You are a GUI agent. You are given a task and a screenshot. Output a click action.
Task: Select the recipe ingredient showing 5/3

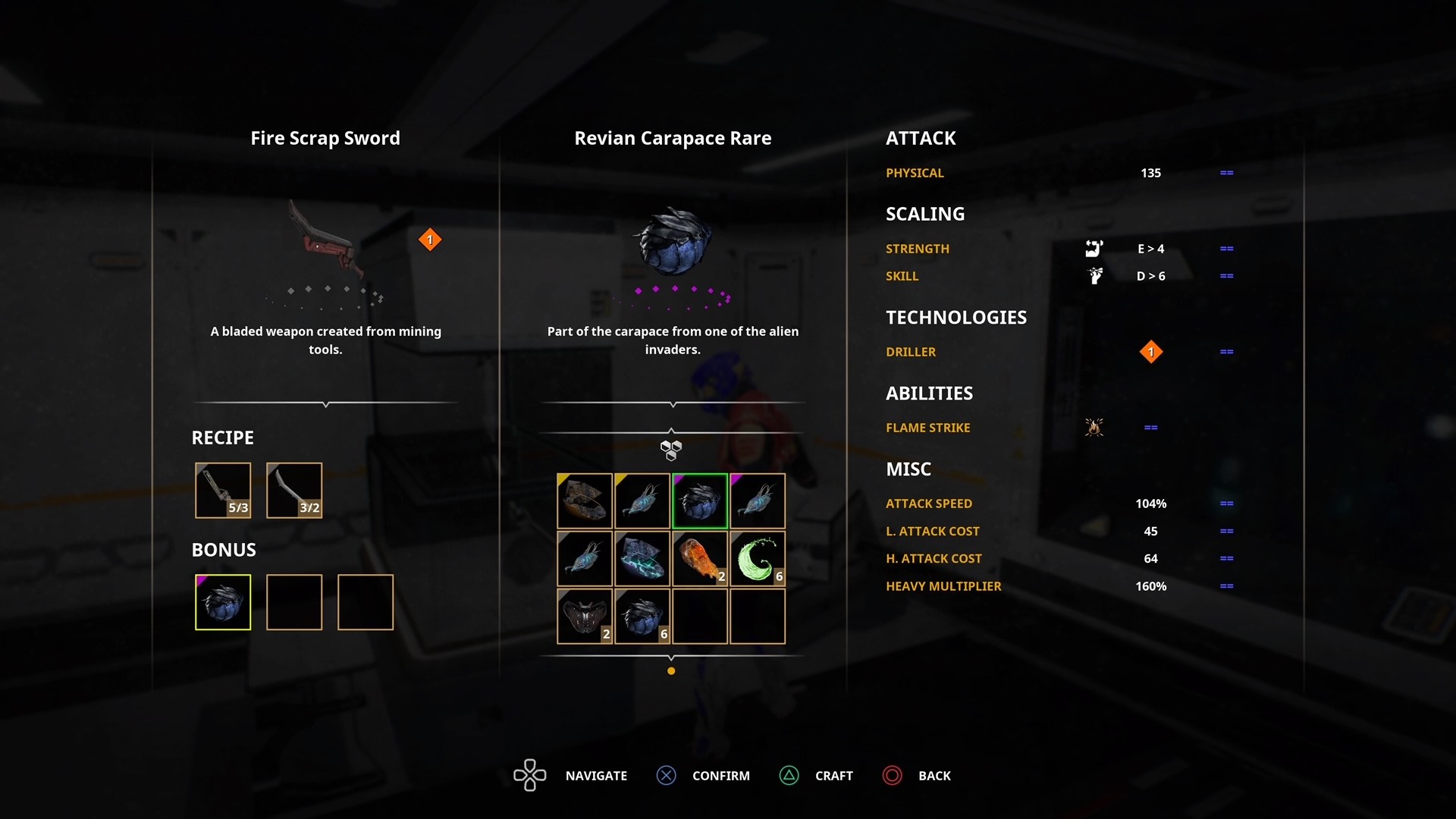tap(223, 491)
